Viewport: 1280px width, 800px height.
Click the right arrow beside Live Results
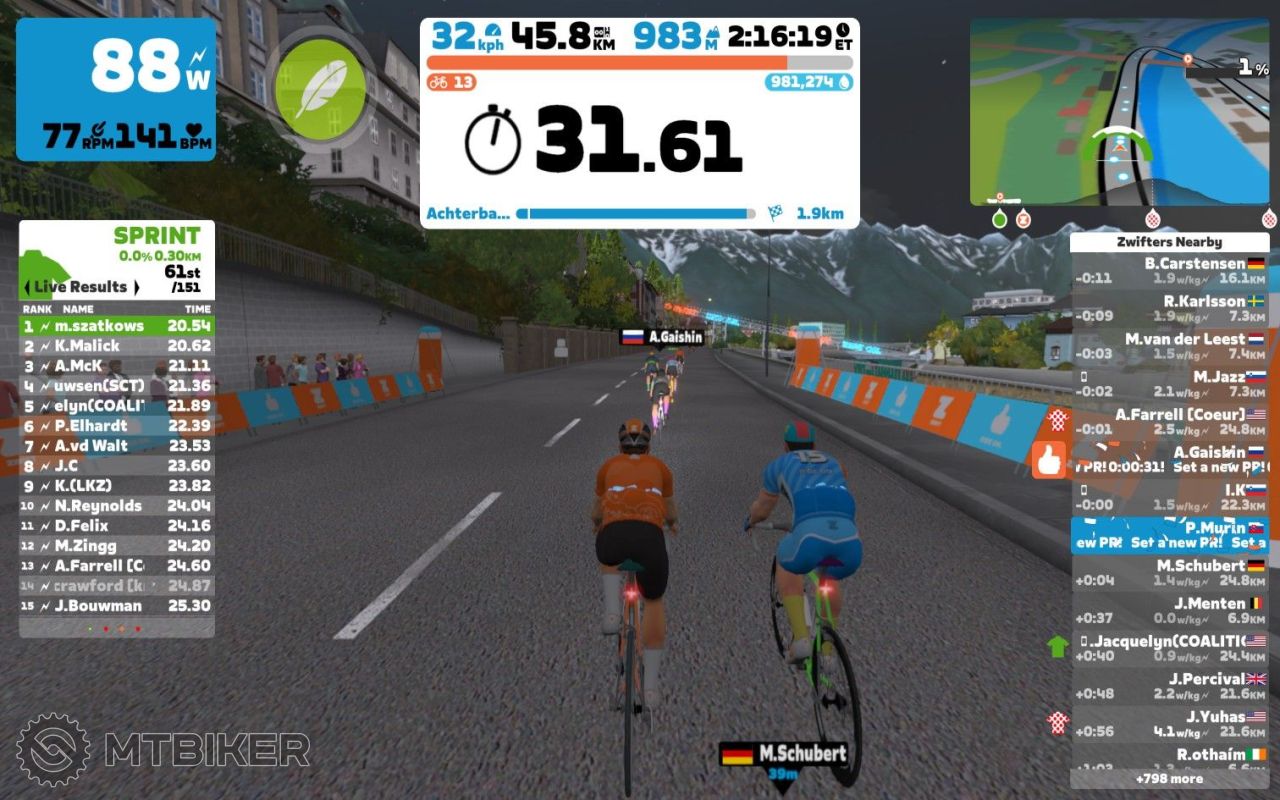point(136,287)
